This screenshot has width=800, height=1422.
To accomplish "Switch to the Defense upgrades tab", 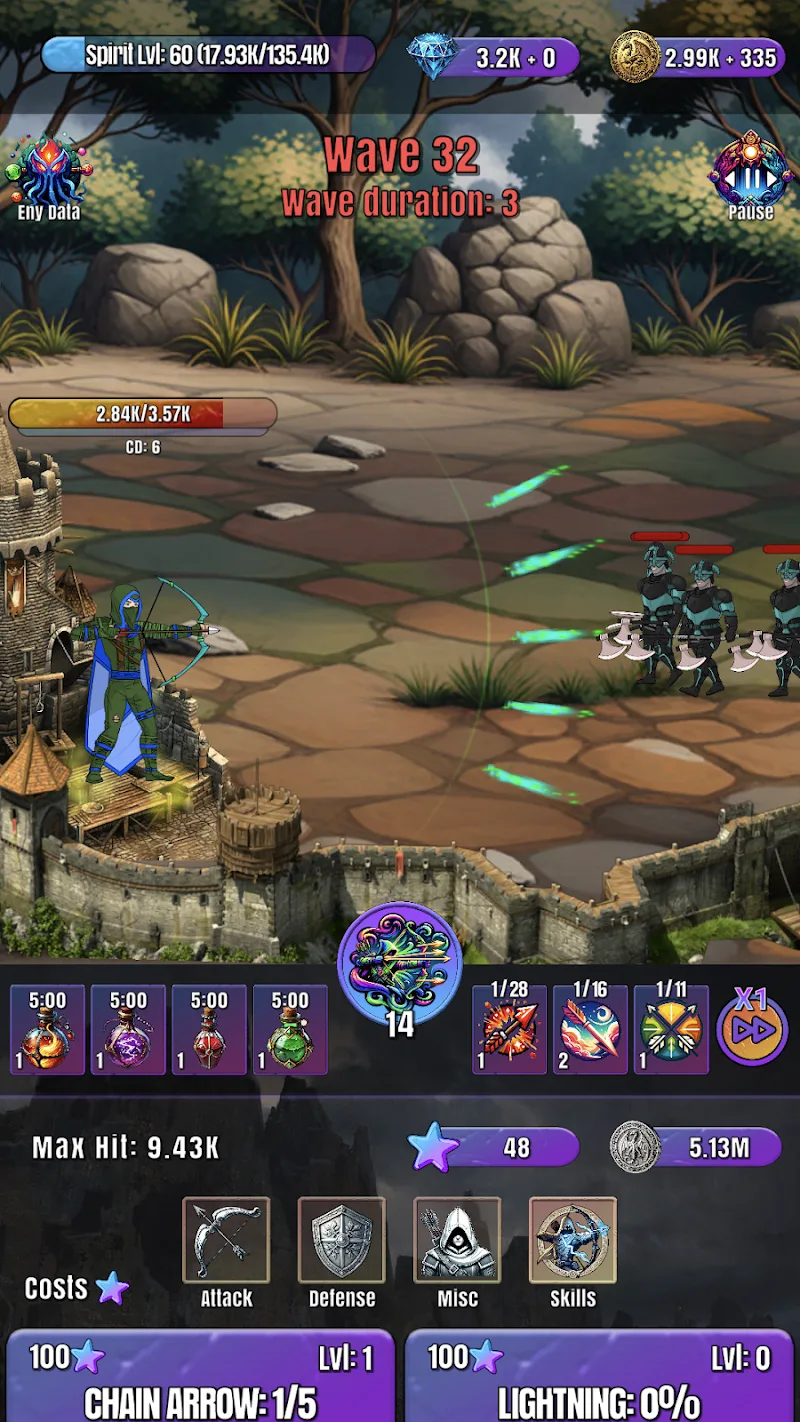I will pyautogui.click(x=342, y=1241).
